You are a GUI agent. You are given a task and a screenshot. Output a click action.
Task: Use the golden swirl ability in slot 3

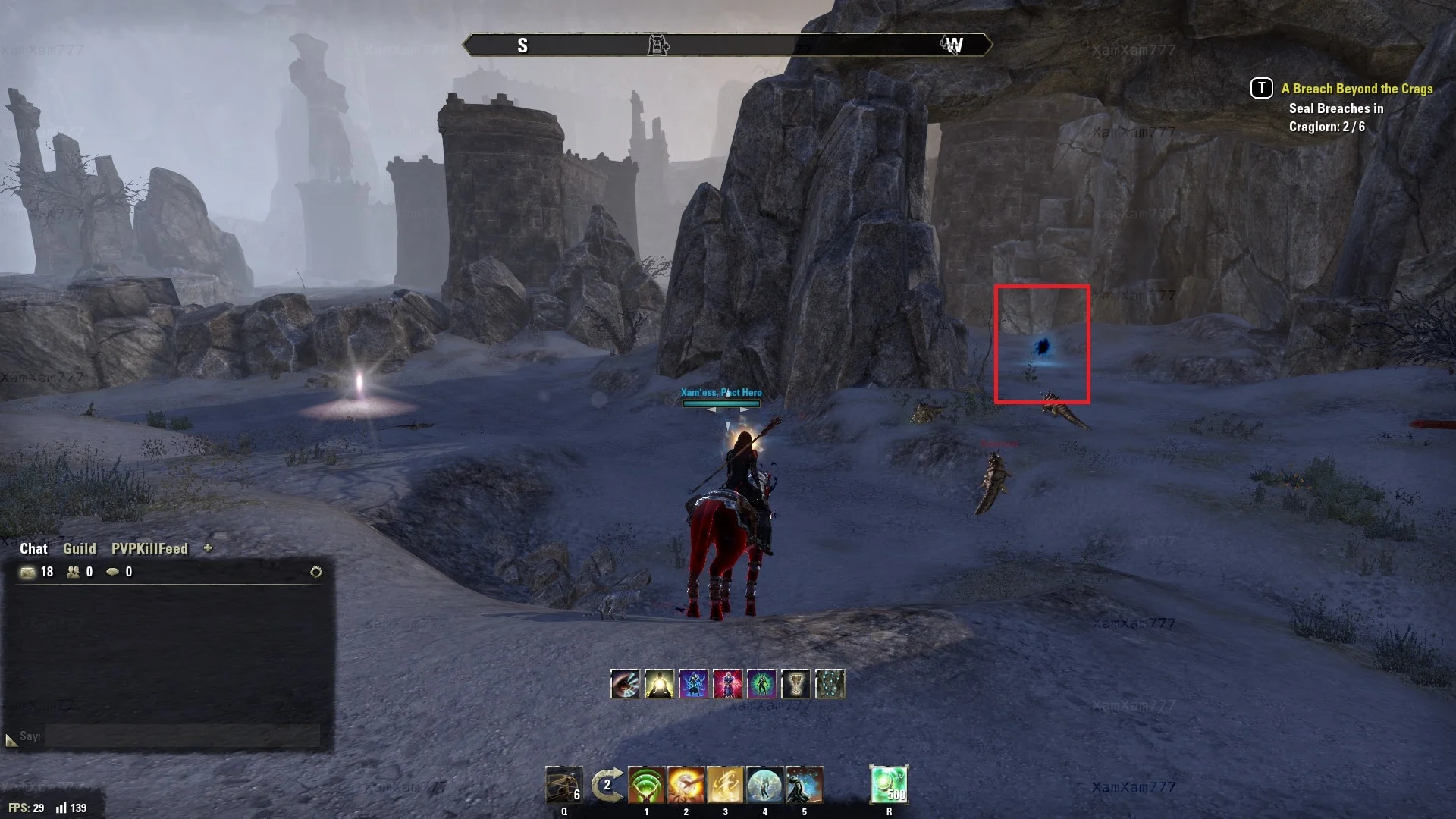pyautogui.click(x=725, y=785)
